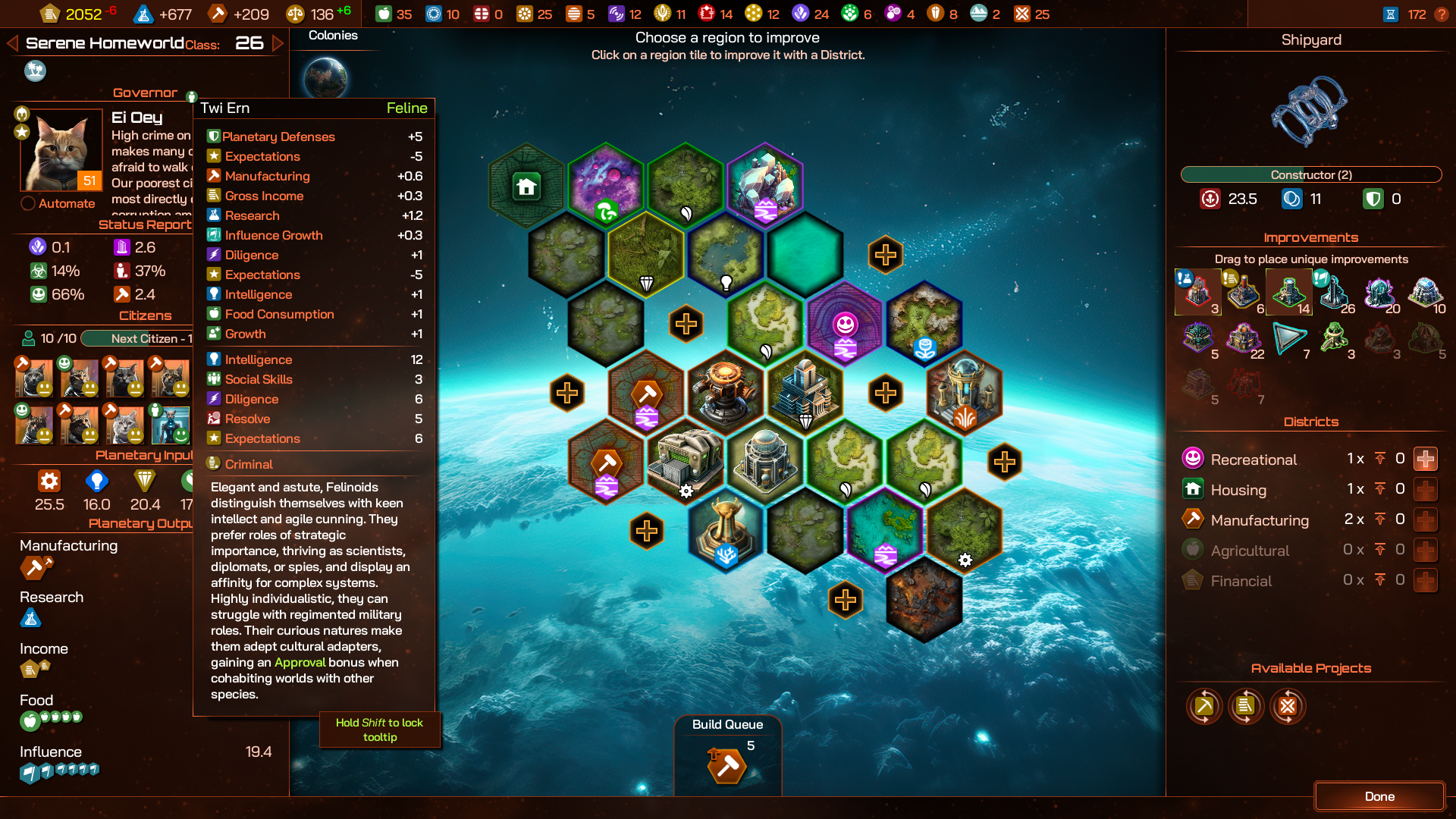Click the governor Ei Oey portrait

coord(61,150)
